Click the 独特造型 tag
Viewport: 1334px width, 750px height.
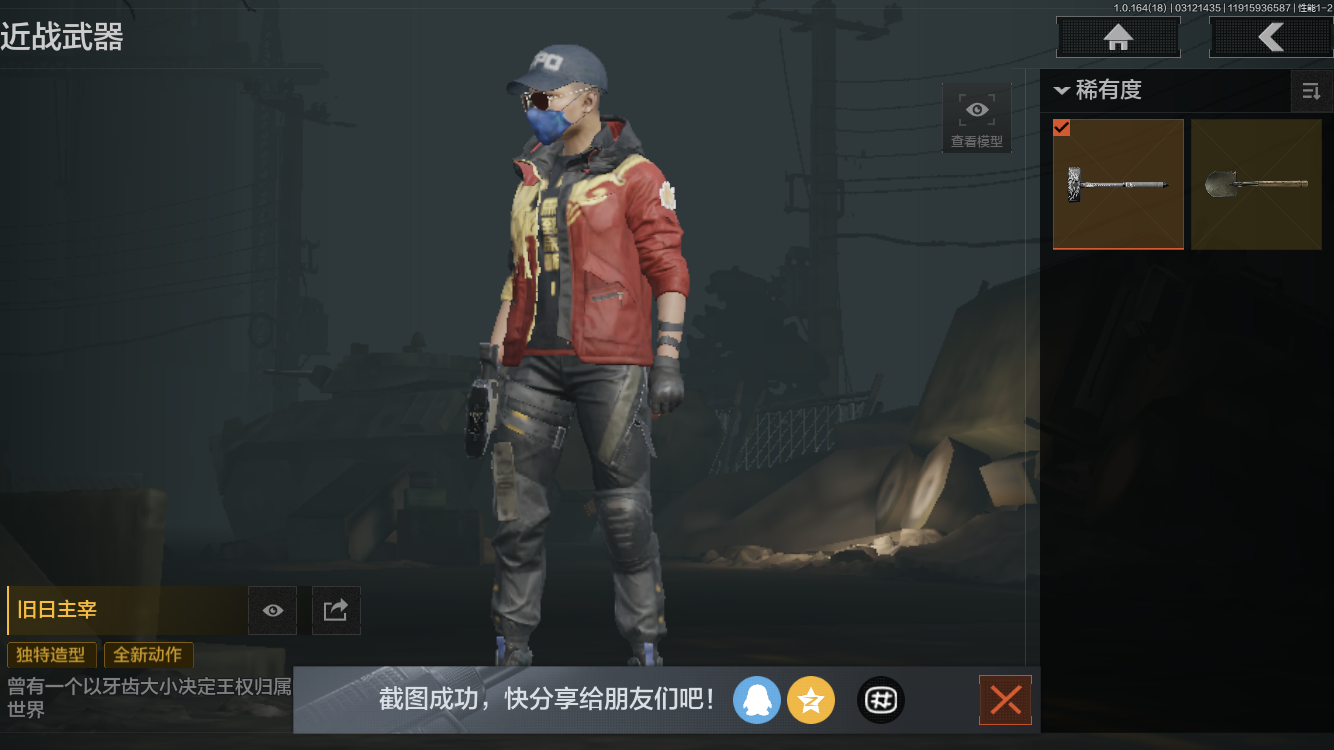tap(52, 655)
